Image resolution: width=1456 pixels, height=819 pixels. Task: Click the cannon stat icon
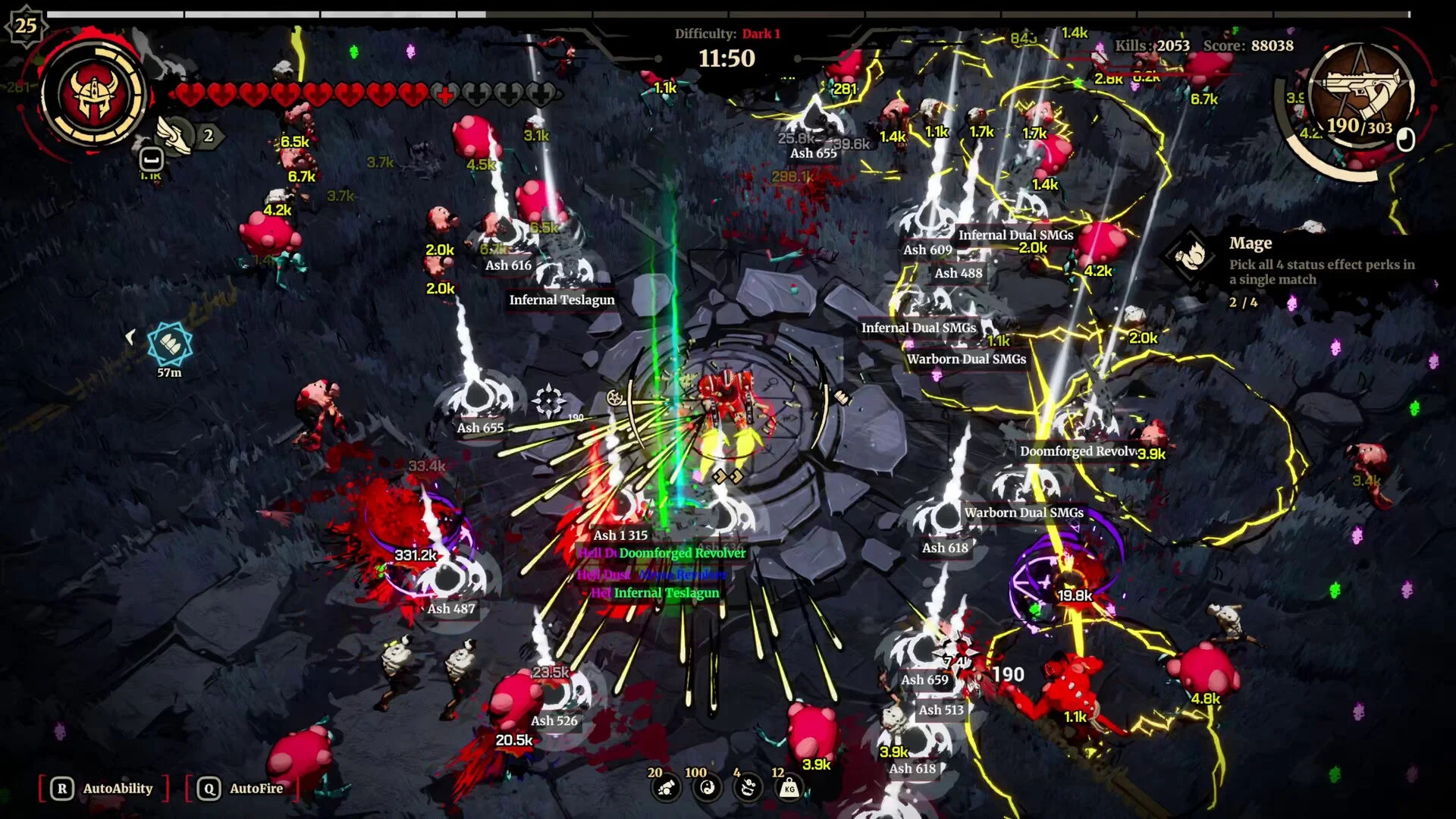(667, 789)
